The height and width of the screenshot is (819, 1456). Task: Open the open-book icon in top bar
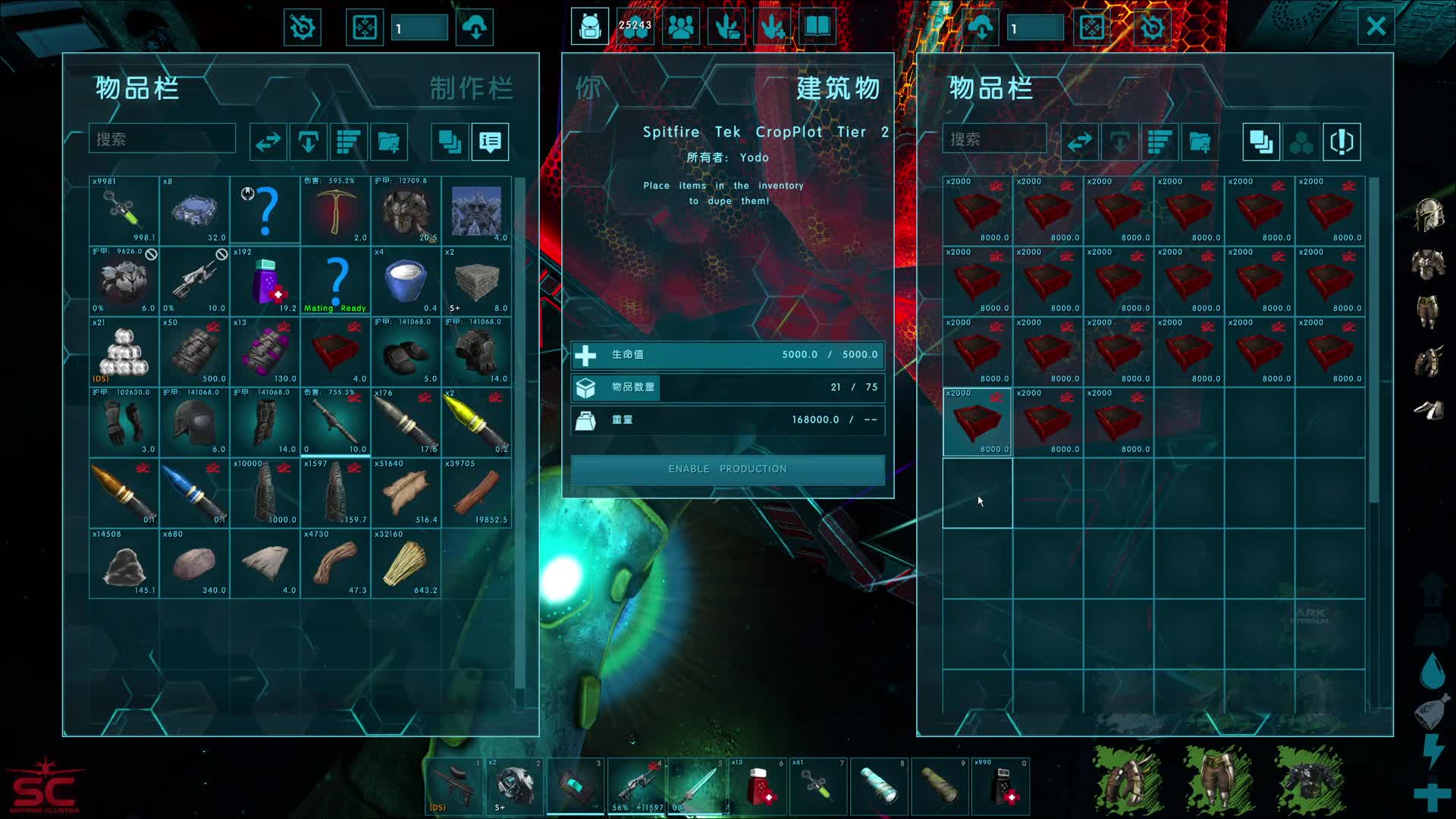pyautogui.click(x=817, y=27)
